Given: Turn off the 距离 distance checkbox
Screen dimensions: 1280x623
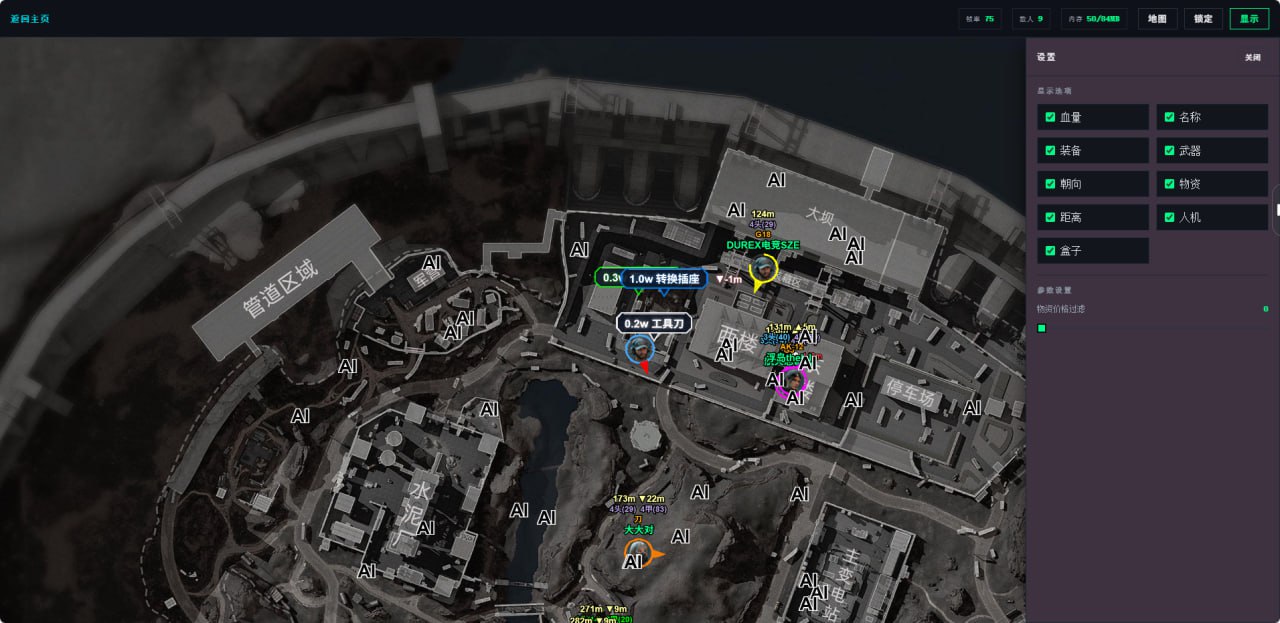Looking at the screenshot, I should (x=1050, y=217).
